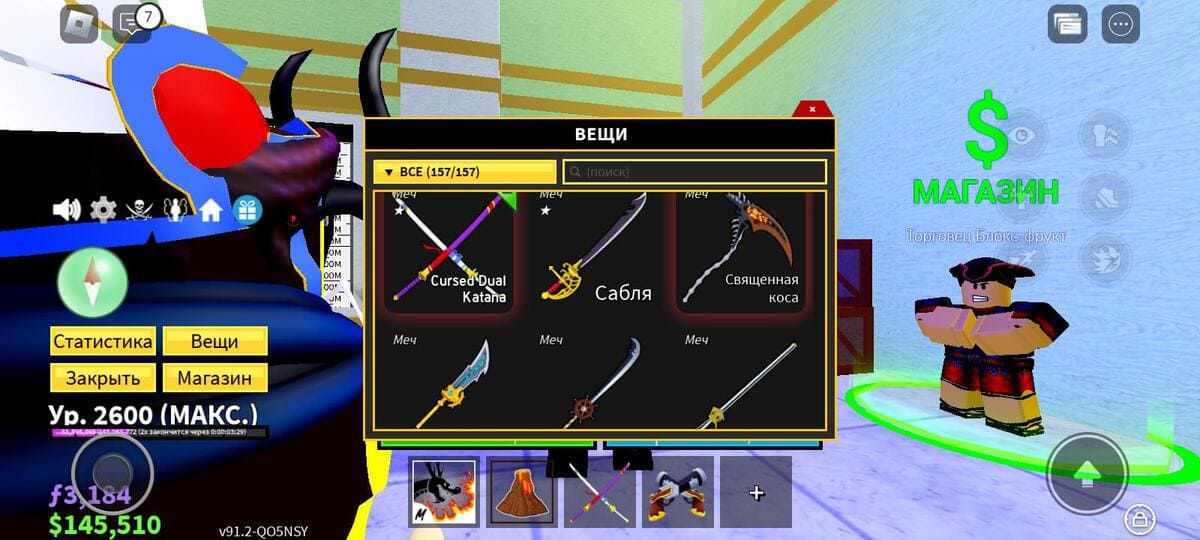Open settings via the gear icon
Image resolution: width=1200 pixels, height=540 pixels.
(x=103, y=209)
